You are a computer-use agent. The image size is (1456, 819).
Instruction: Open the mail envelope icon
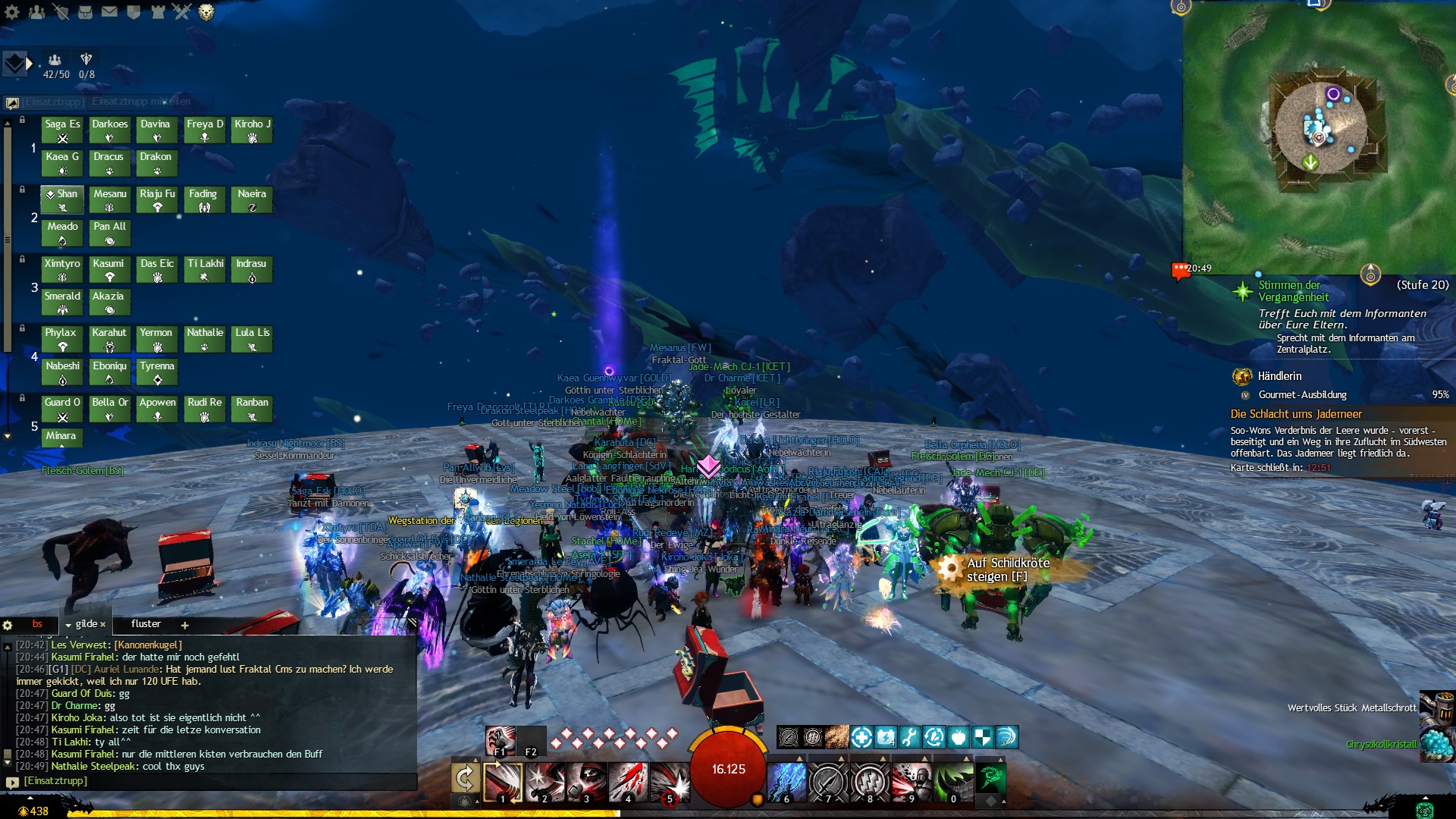[109, 12]
